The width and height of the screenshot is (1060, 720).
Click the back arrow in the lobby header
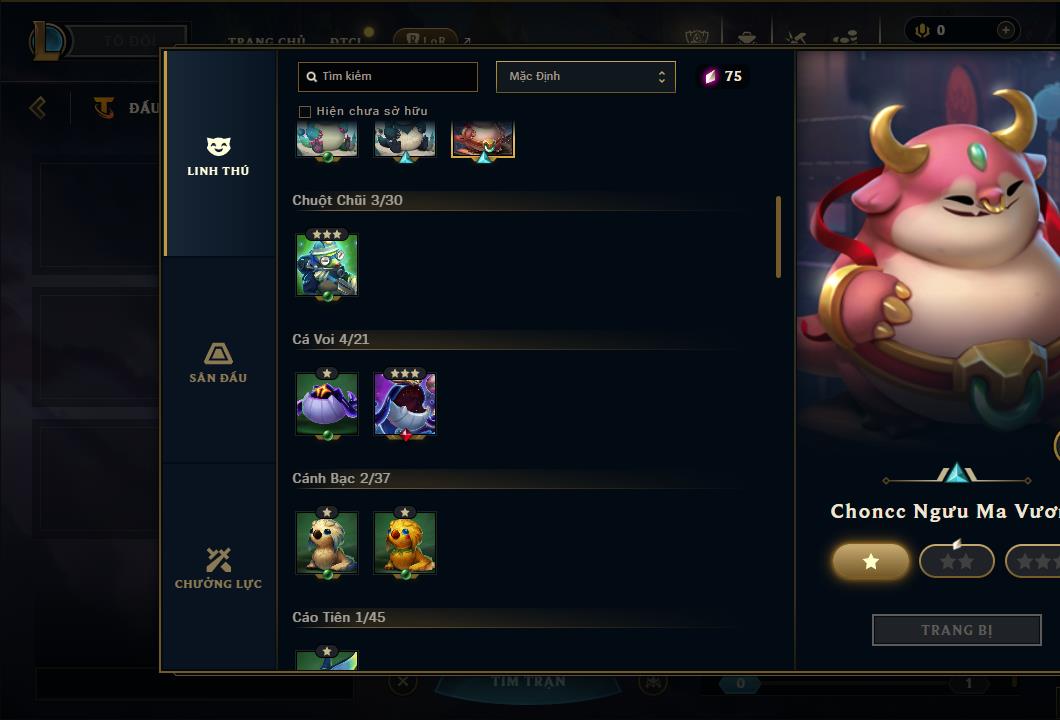[x=38, y=107]
